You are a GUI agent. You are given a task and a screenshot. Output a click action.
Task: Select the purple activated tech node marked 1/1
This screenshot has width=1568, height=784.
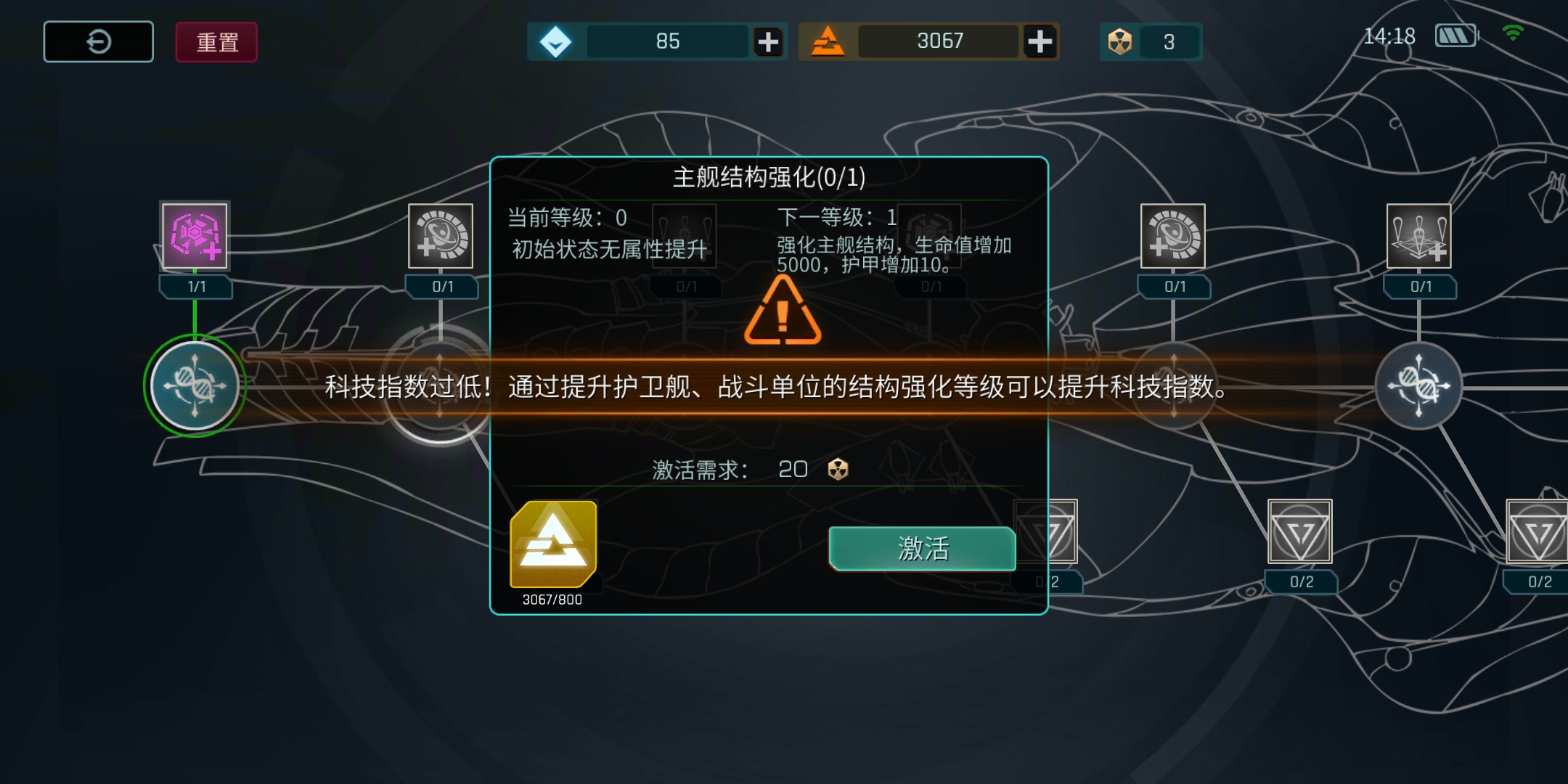pos(194,237)
